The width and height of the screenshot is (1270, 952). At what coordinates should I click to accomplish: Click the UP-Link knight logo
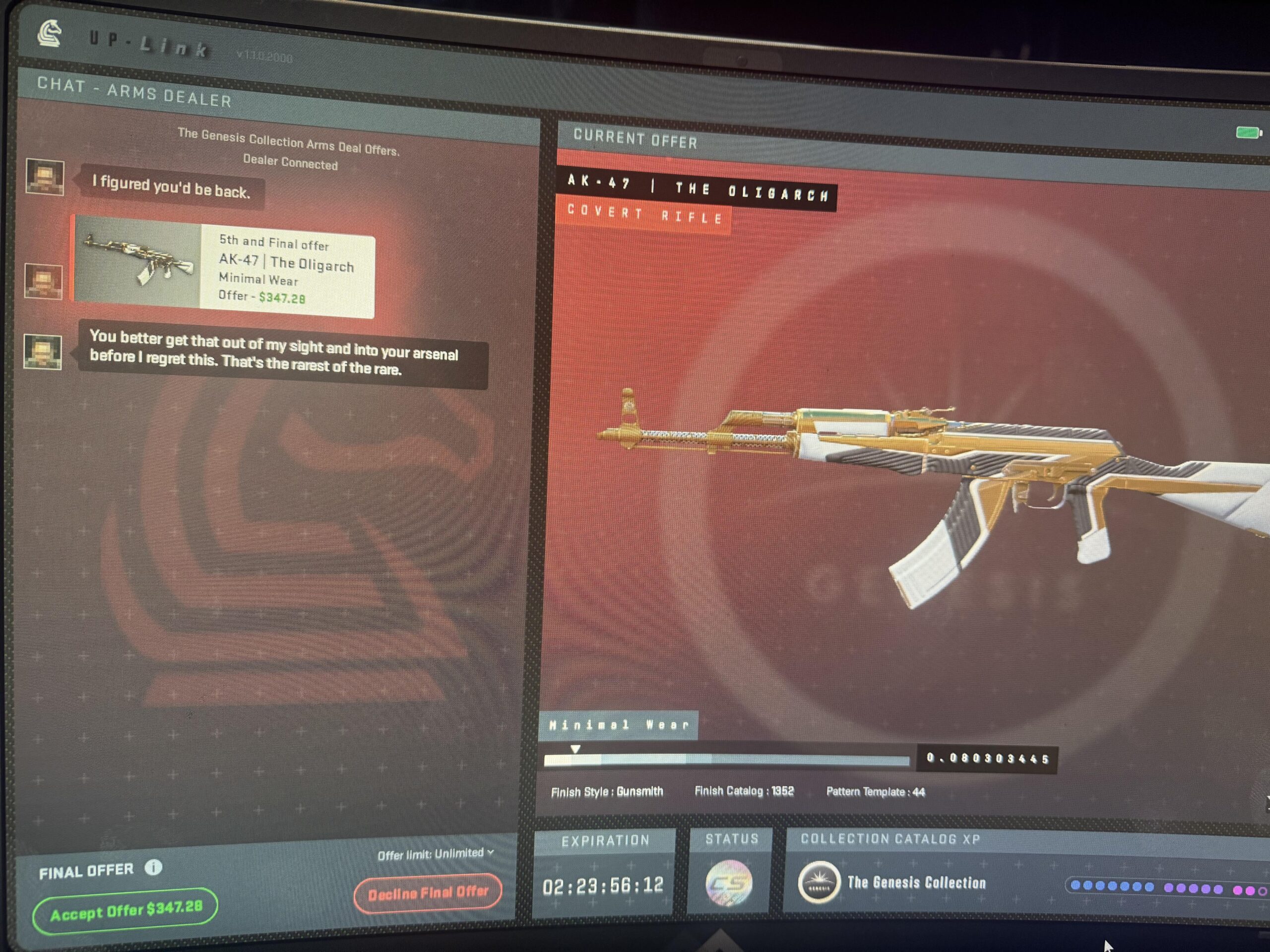51,33
